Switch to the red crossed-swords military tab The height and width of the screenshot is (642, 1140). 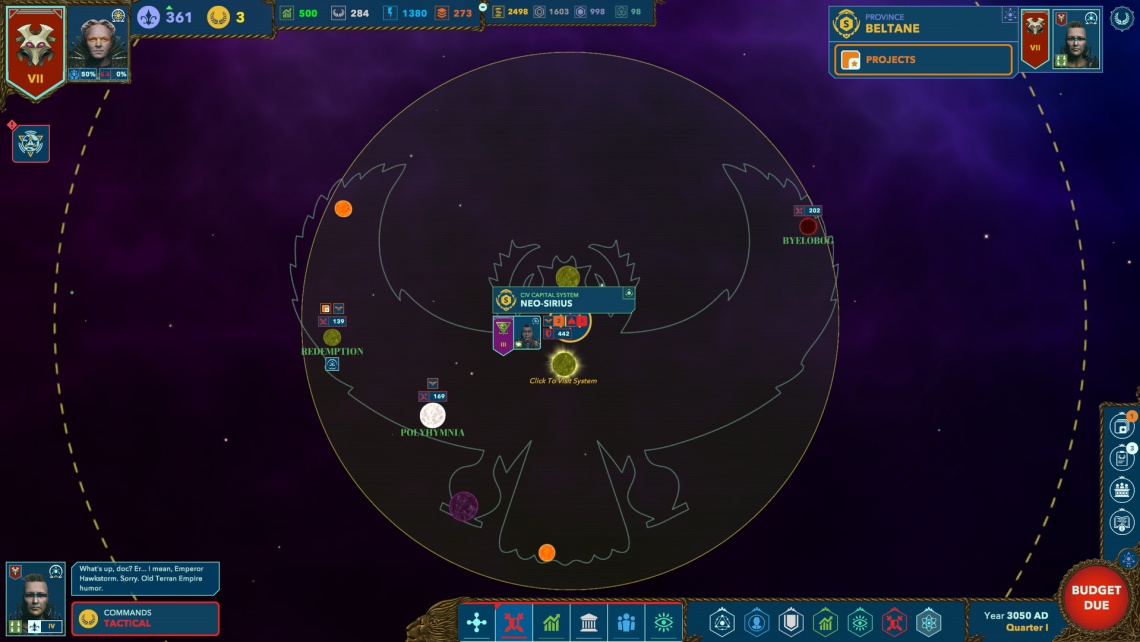click(x=514, y=623)
